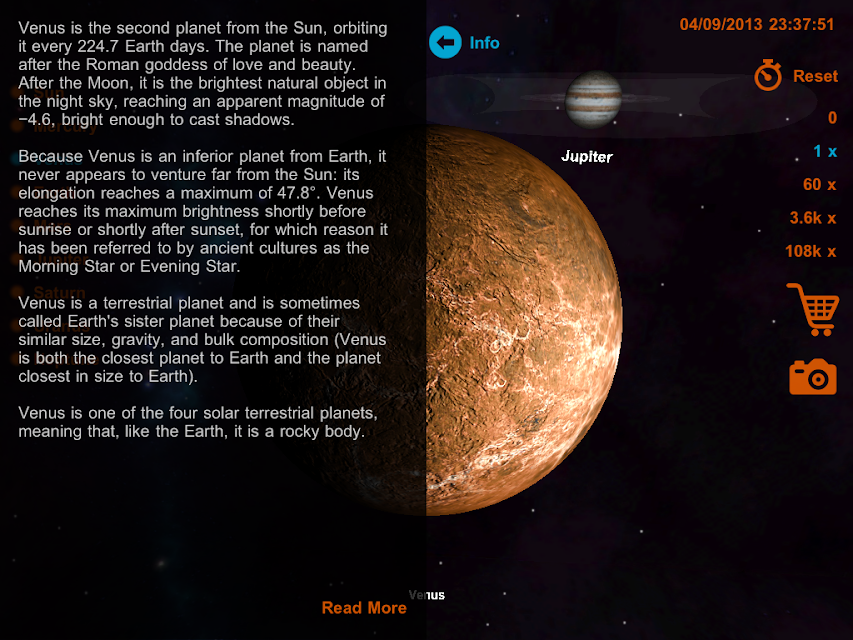853x640 pixels.
Task: Select the Jupiter planet thumbnail
Action: [x=593, y=100]
